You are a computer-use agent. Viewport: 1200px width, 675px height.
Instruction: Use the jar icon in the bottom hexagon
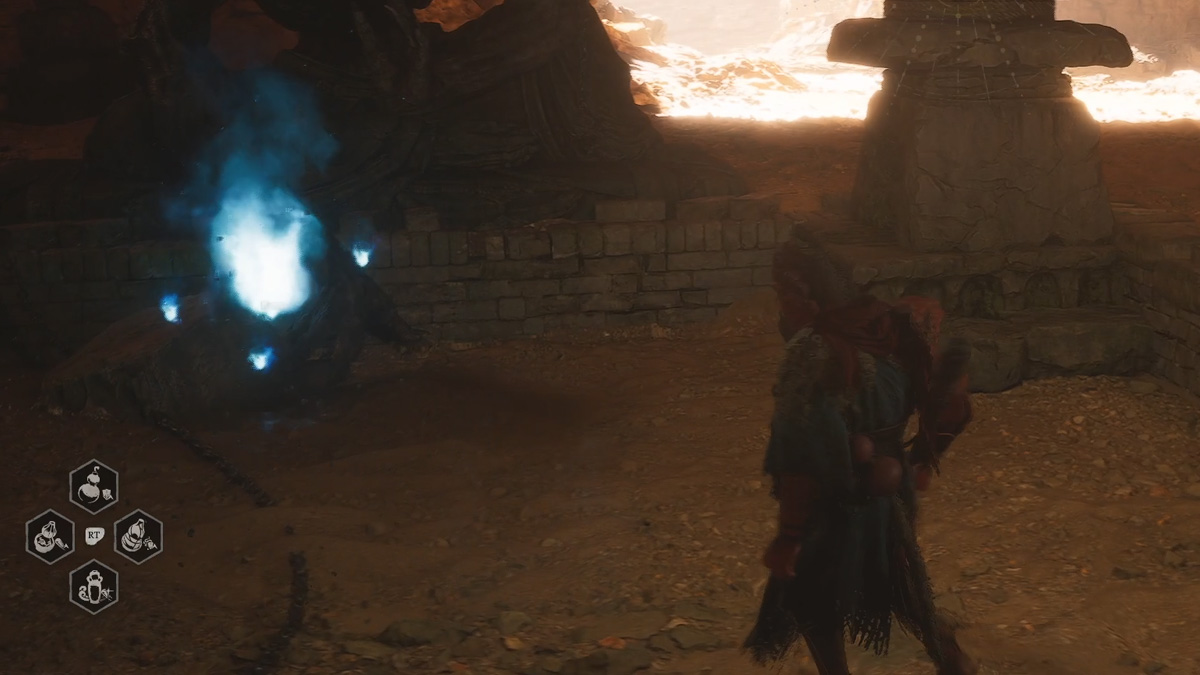[94, 587]
